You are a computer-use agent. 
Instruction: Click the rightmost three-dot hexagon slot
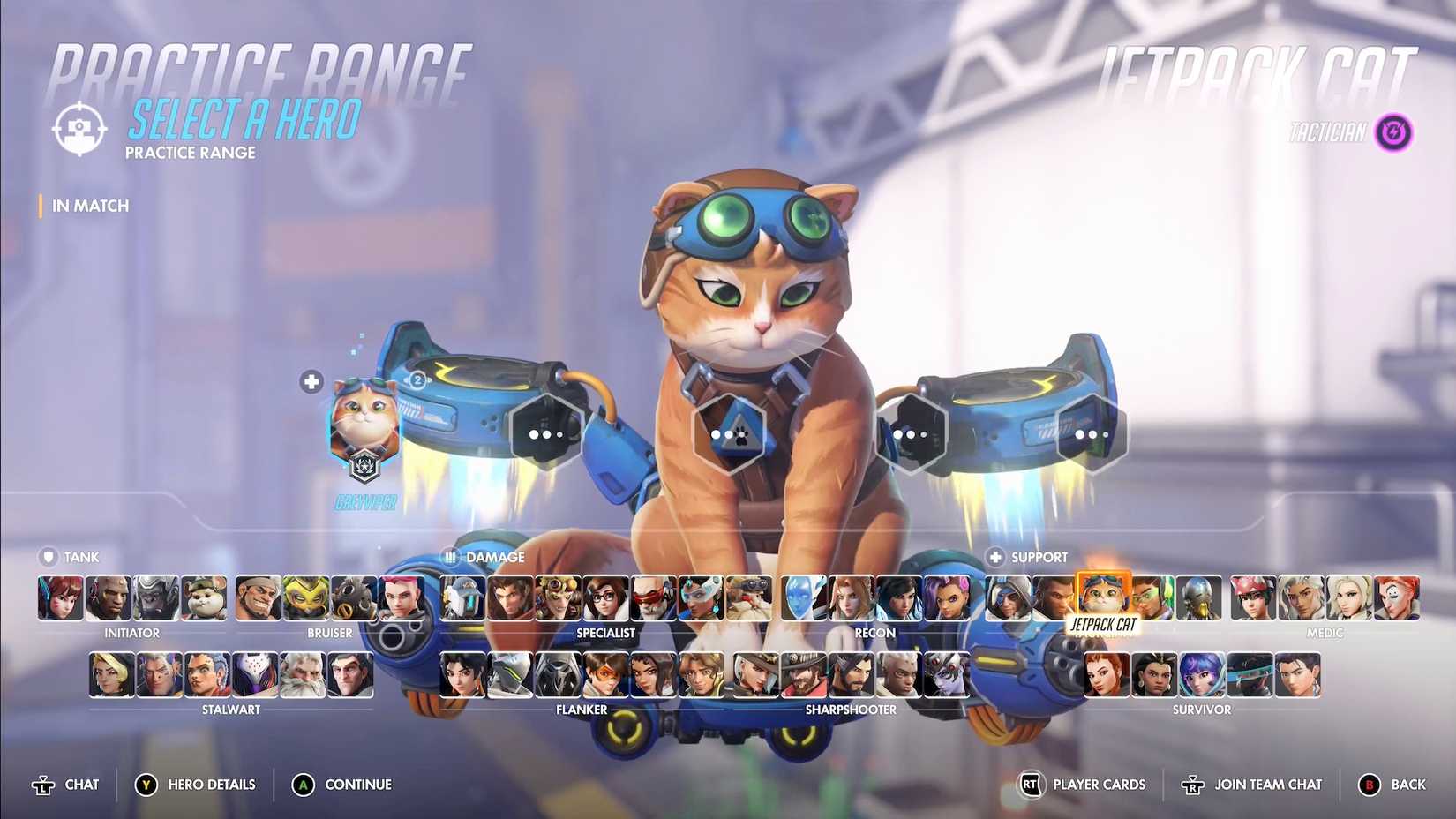click(1092, 433)
